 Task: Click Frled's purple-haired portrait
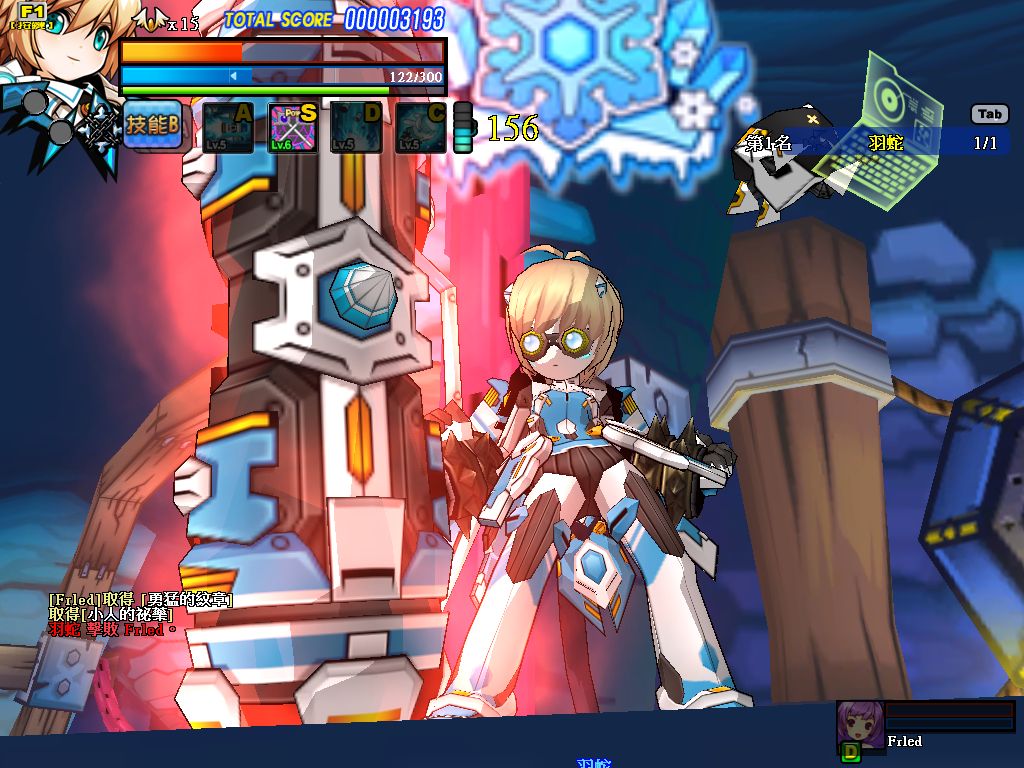pos(860,725)
